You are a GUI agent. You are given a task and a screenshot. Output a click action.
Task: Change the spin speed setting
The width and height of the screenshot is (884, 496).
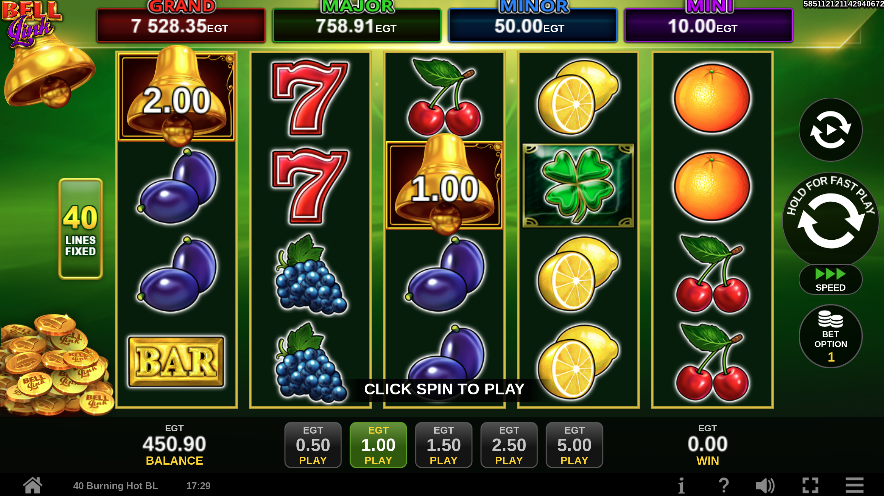tap(830, 279)
